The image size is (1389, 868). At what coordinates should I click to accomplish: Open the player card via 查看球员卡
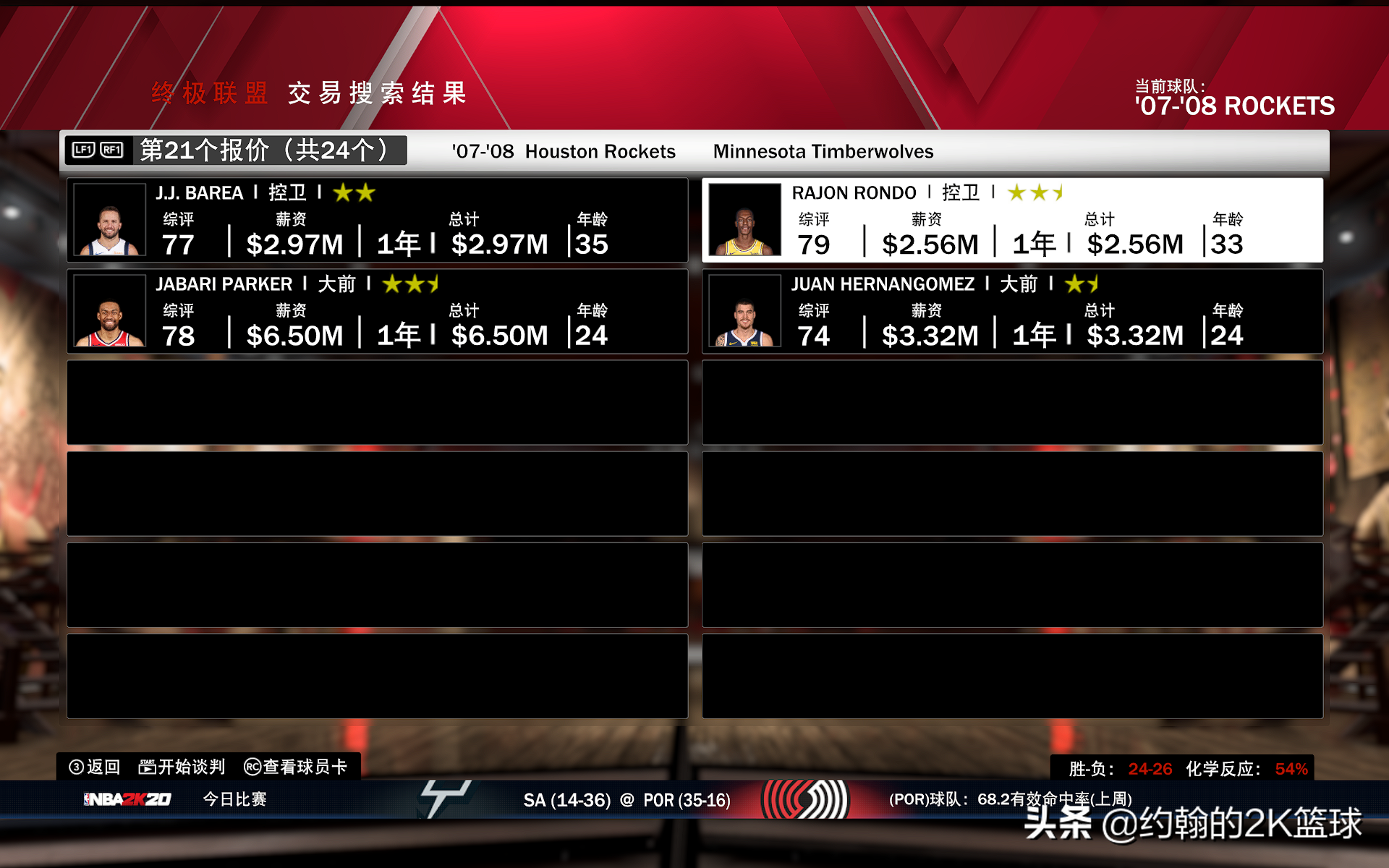point(296,767)
